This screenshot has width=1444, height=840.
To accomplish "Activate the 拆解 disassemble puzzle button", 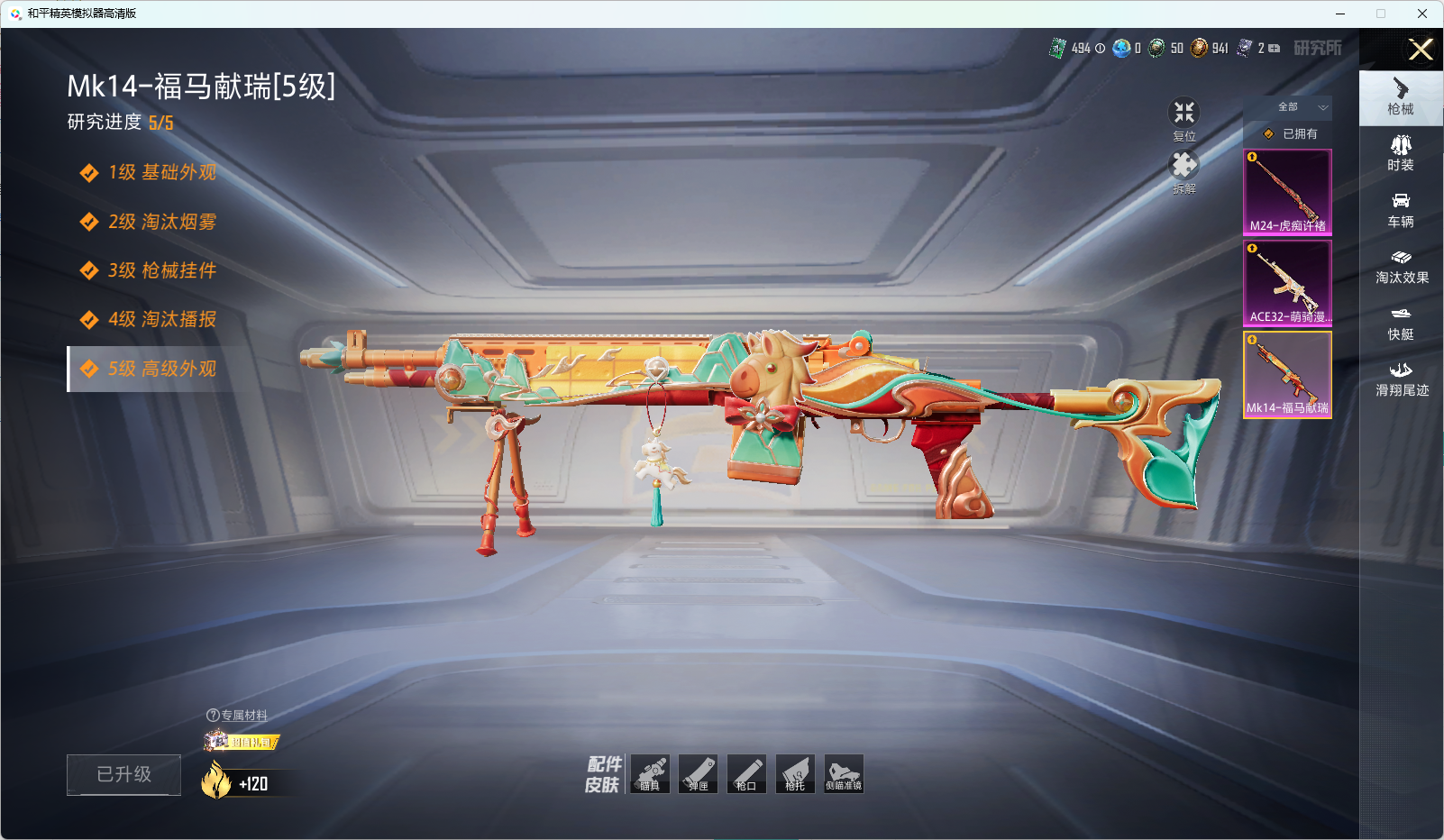I will tap(1184, 172).
